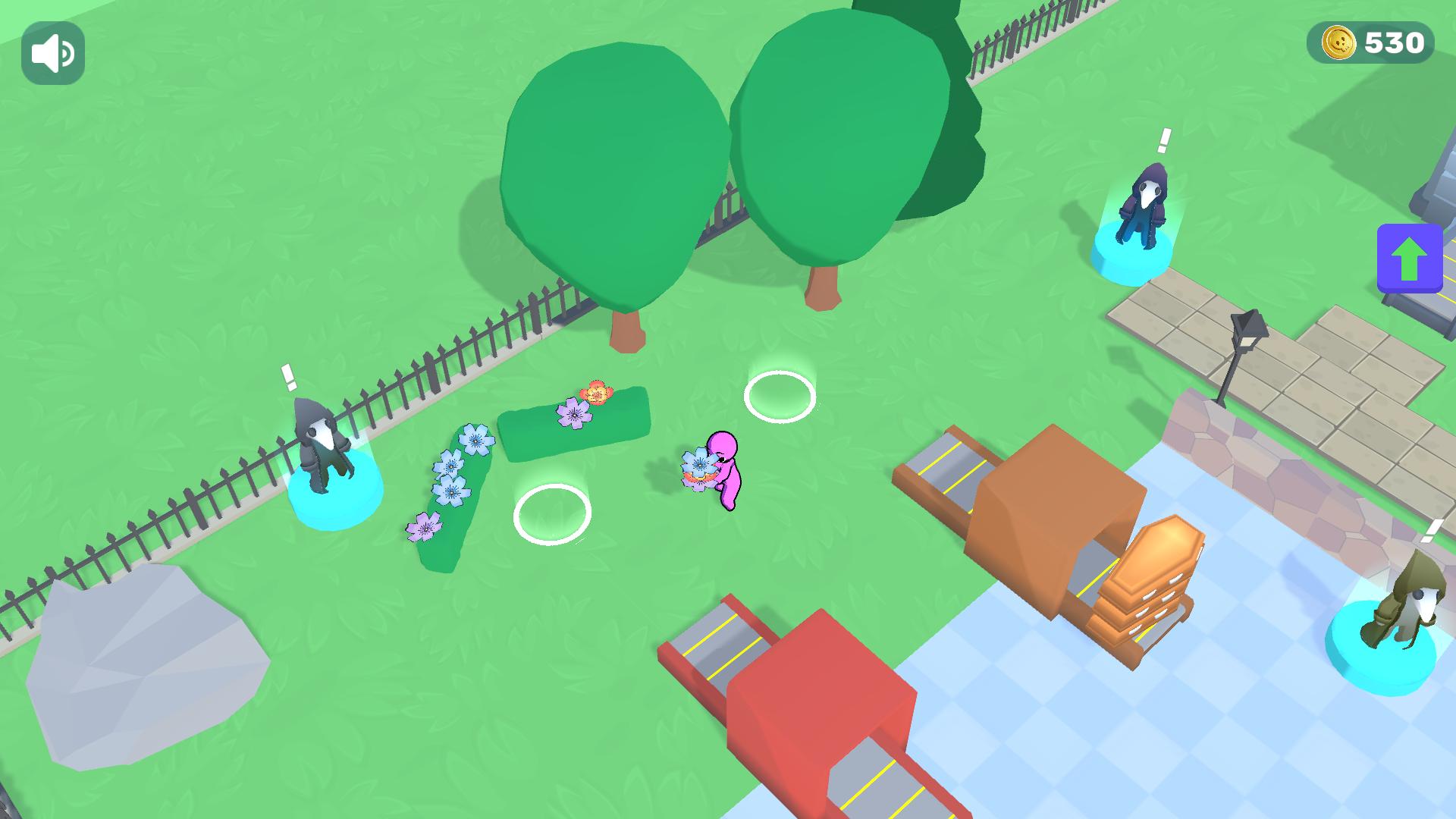Click the empty planting circle near the trees
This screenshot has width=1456, height=819.
(x=780, y=397)
